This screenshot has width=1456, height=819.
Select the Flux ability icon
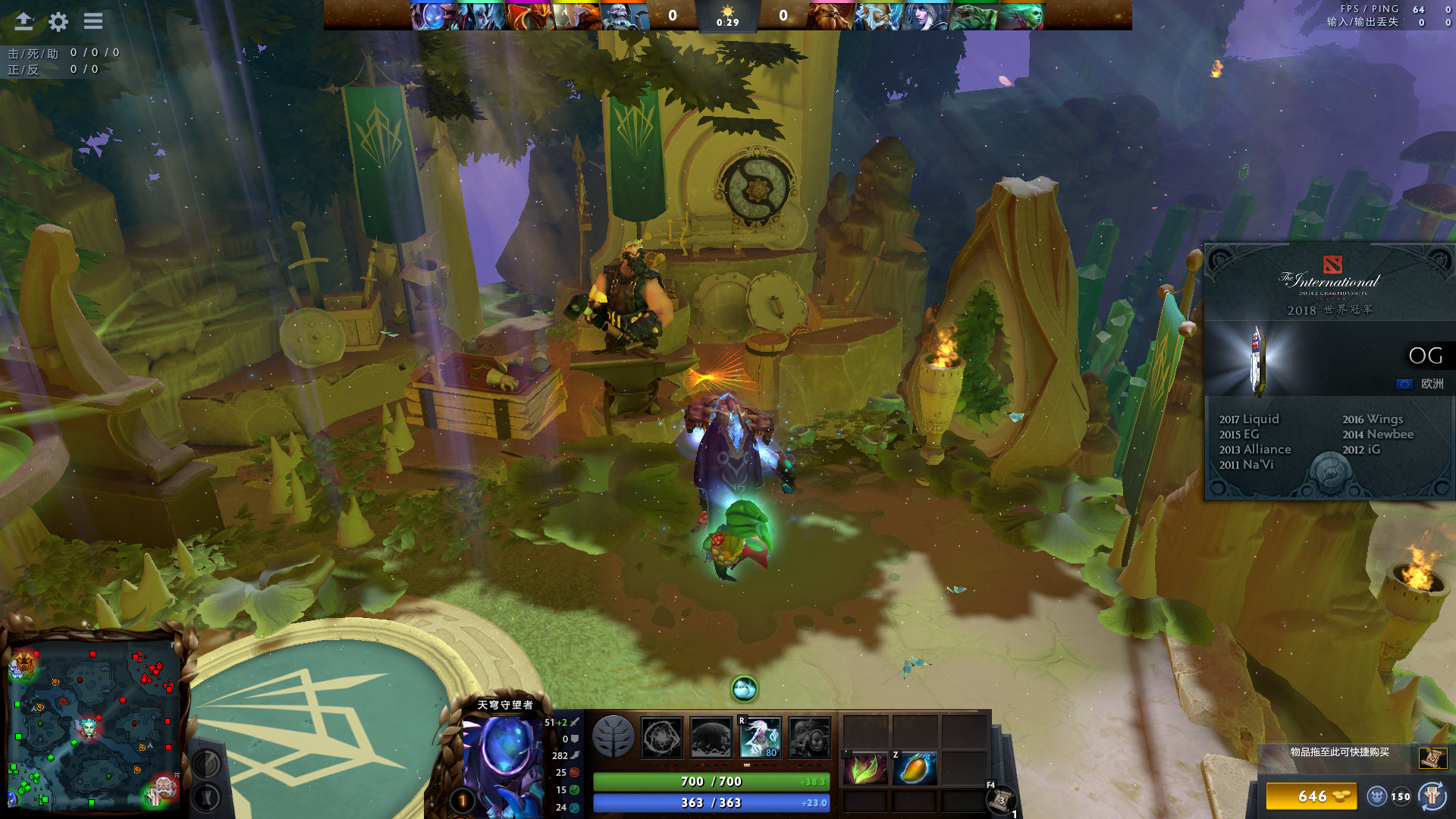[661, 737]
